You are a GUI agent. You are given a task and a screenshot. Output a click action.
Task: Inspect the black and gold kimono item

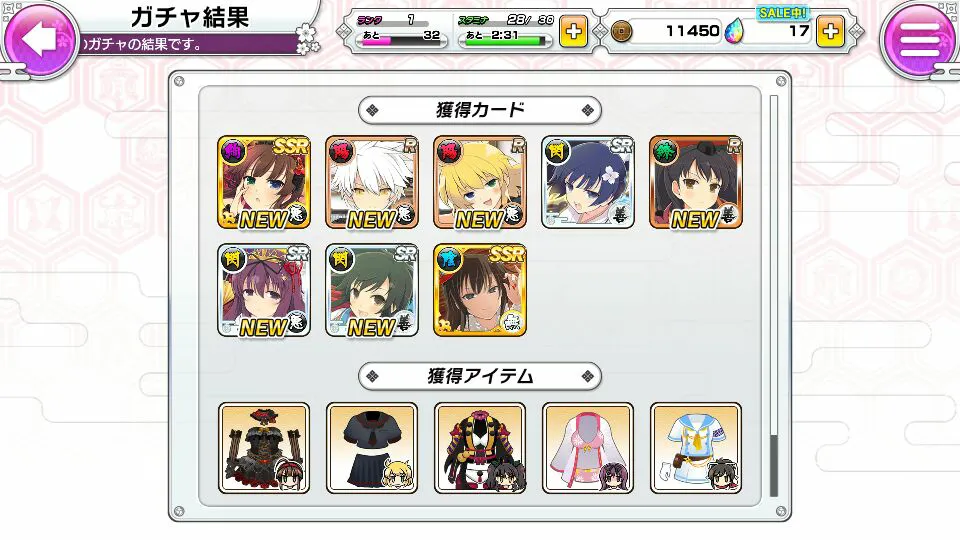(x=480, y=448)
